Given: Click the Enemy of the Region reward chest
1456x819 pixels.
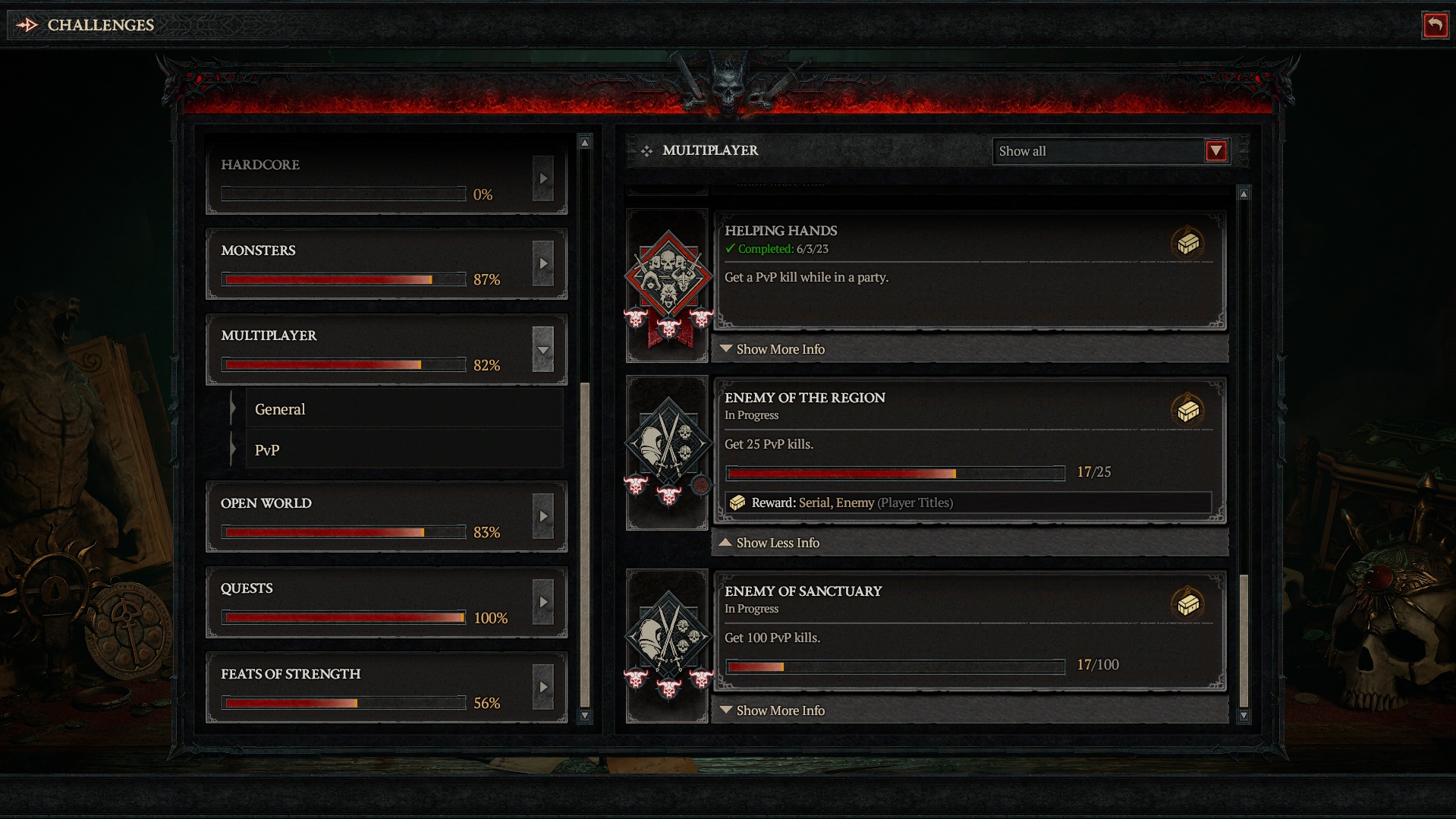Looking at the screenshot, I should coord(1187,411).
